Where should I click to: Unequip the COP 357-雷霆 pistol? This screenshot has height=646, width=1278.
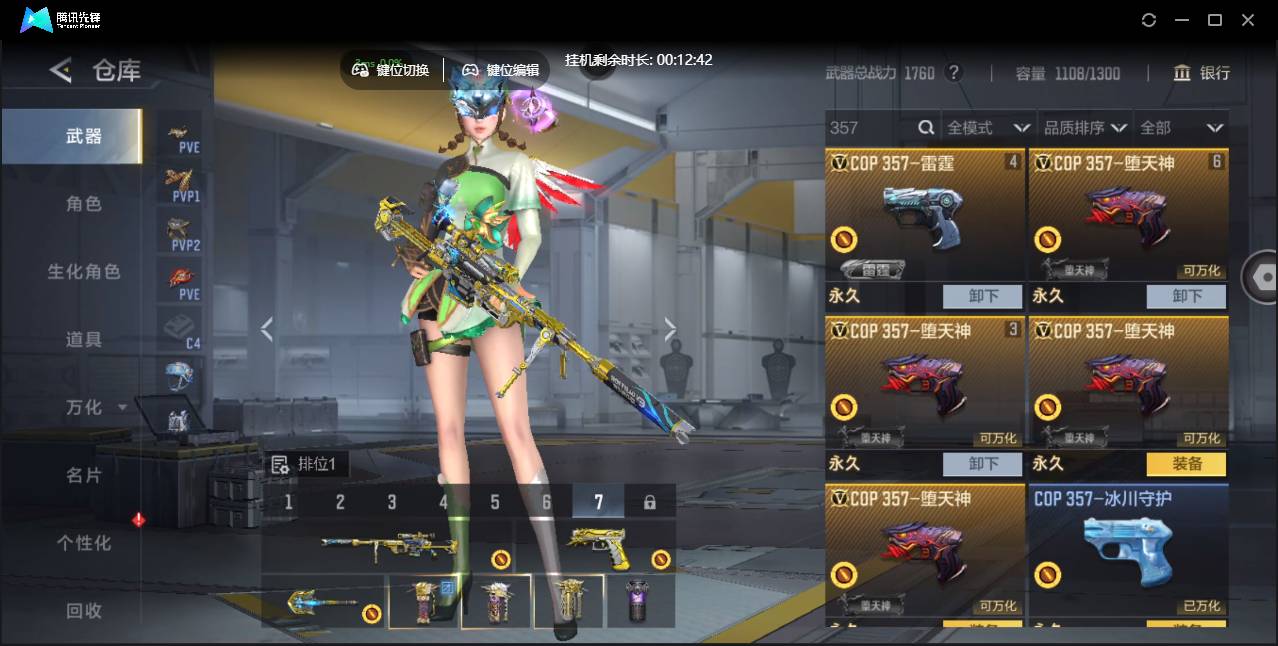tap(983, 296)
